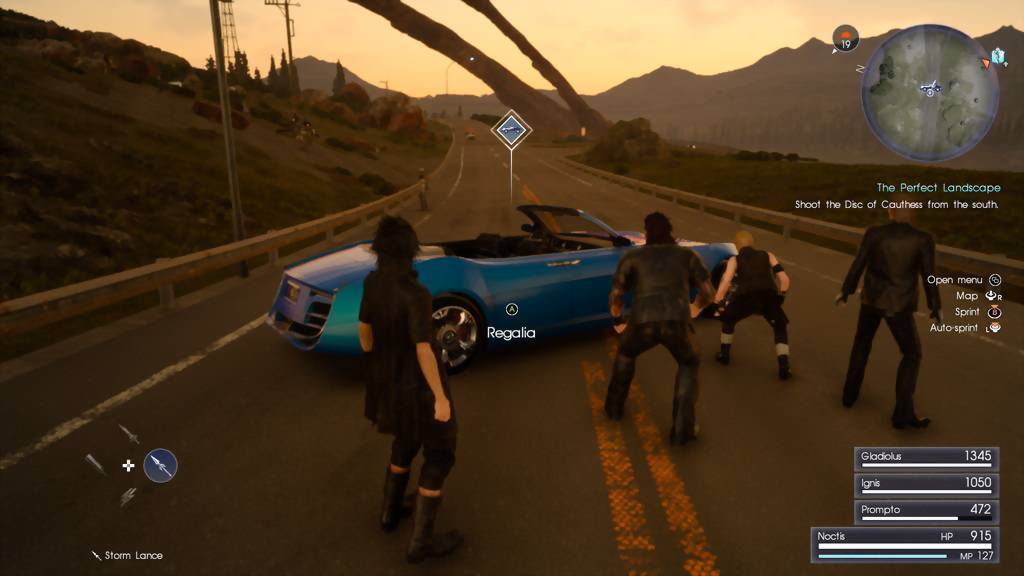Select Gladiolus in the party list
The width and height of the screenshot is (1024, 576).
pos(925,457)
